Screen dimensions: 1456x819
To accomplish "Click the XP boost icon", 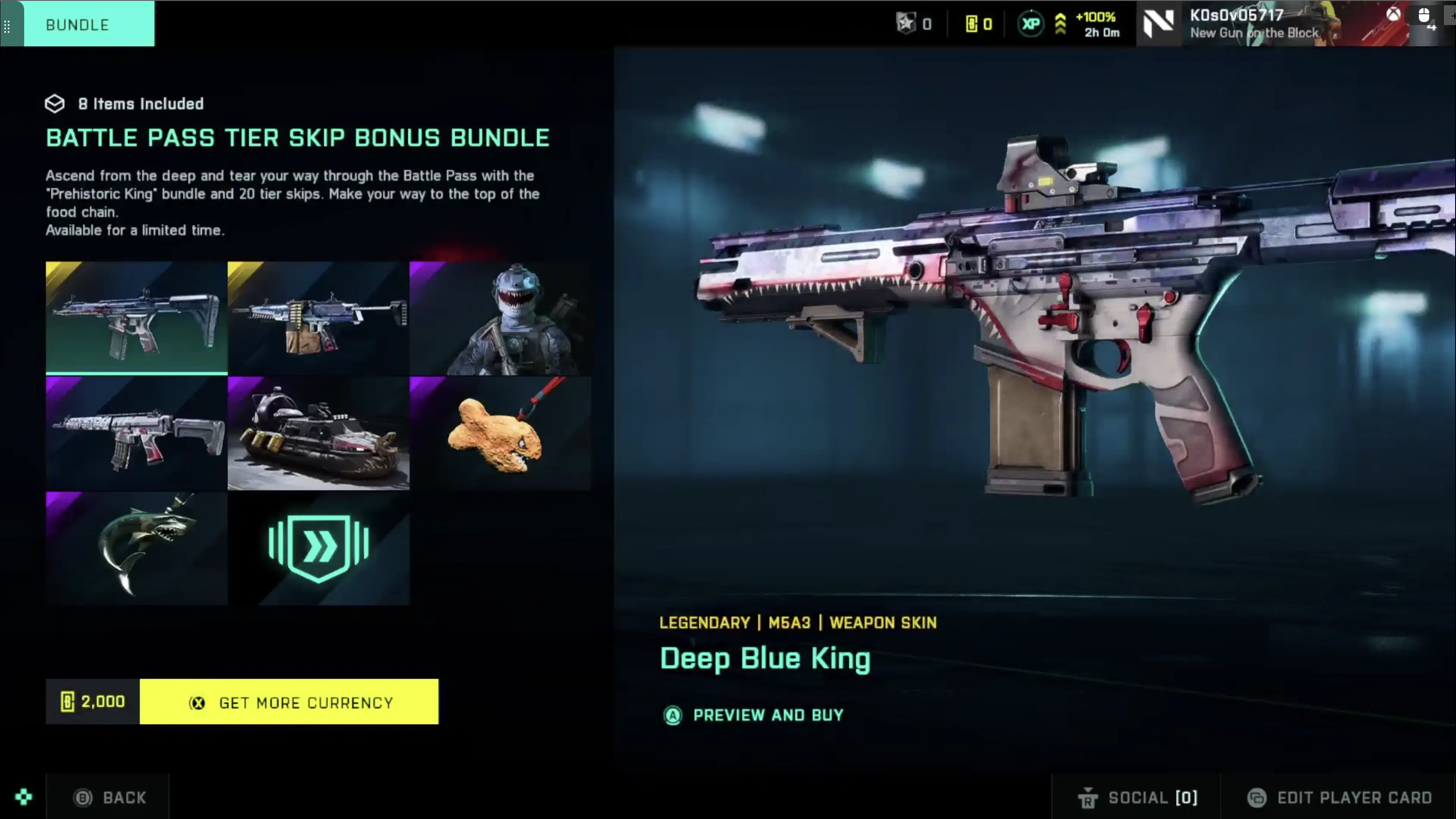I will point(1031,23).
